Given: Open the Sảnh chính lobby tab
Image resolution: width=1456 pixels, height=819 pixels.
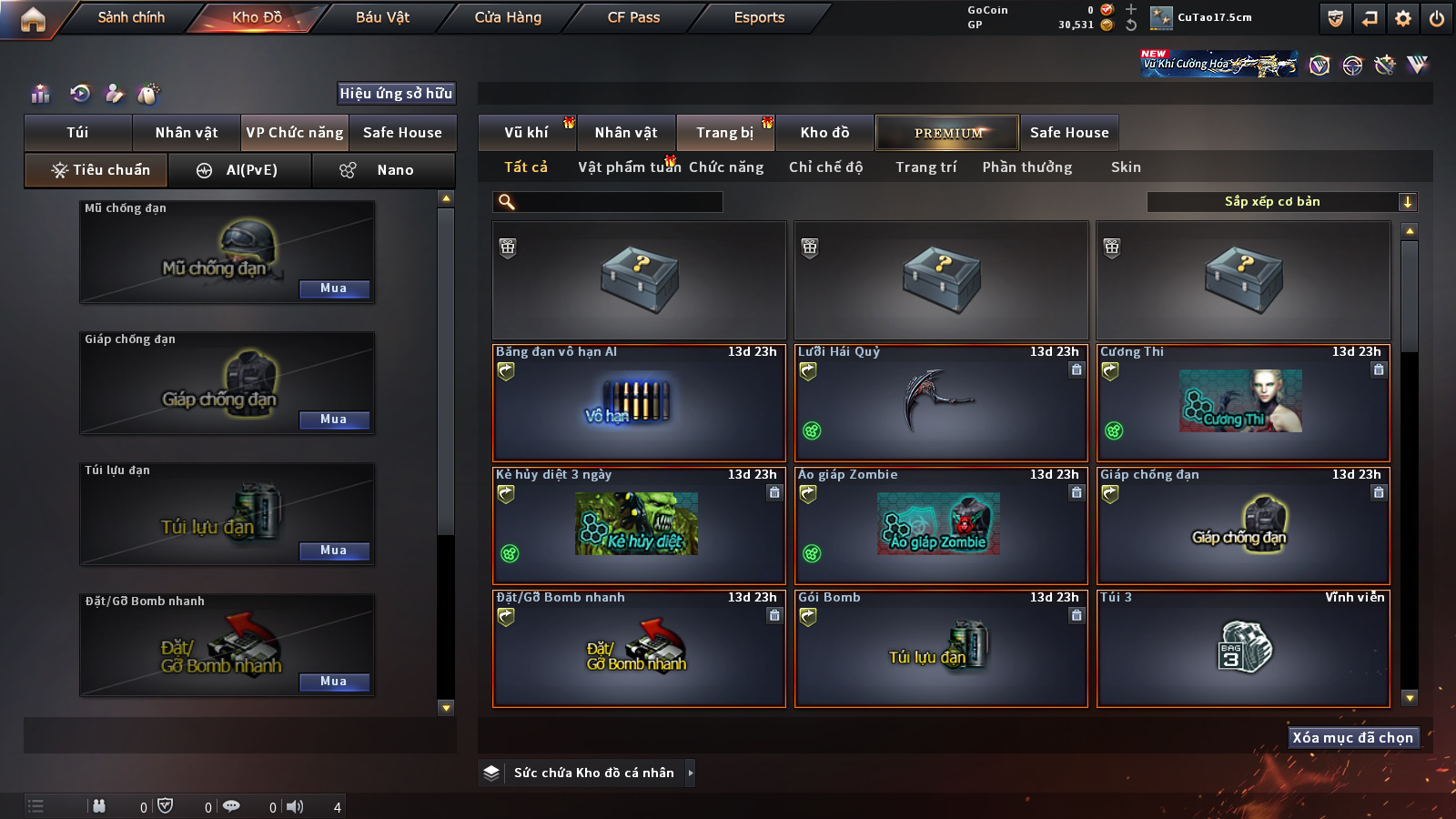Looking at the screenshot, I should tap(131, 17).
